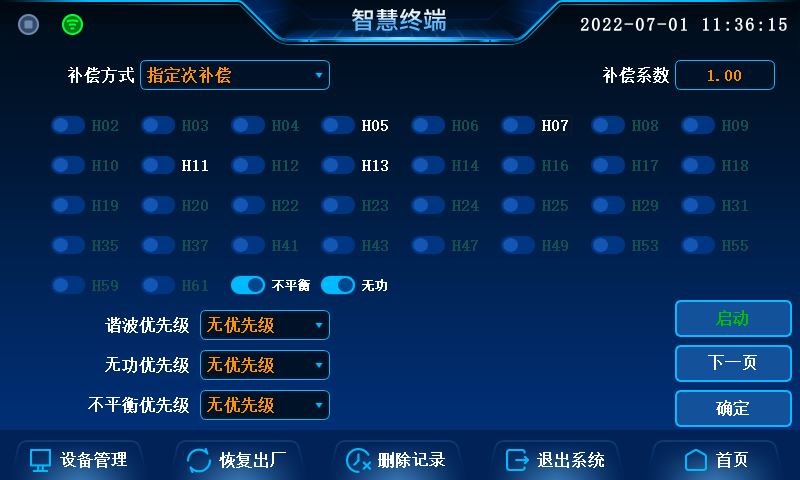Viewport: 800px width, 480px height.
Task: Click the 补偿系数 value field
Action: pyautogui.click(x=725, y=75)
